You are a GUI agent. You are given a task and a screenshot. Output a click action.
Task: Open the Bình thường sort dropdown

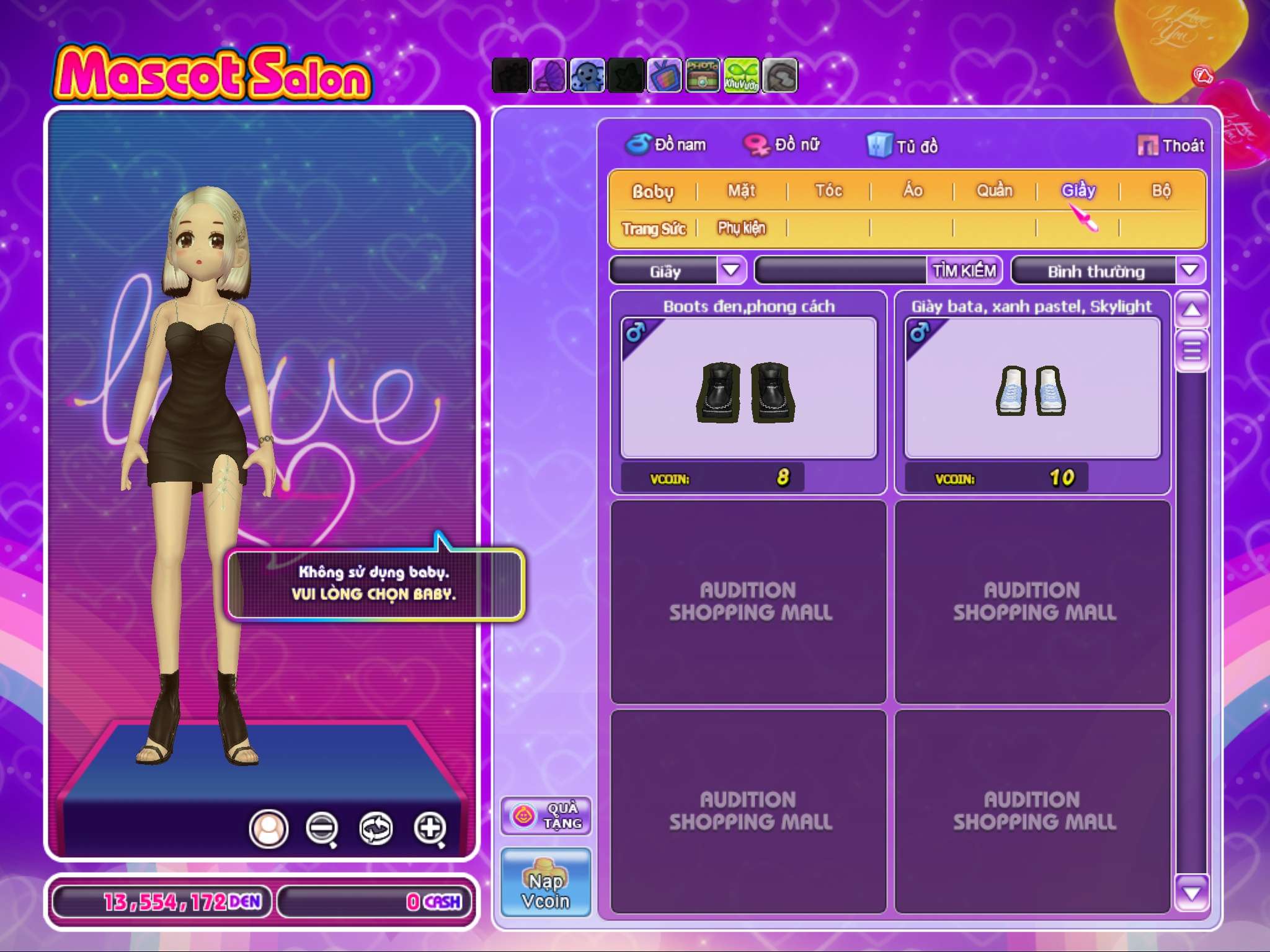[1189, 271]
